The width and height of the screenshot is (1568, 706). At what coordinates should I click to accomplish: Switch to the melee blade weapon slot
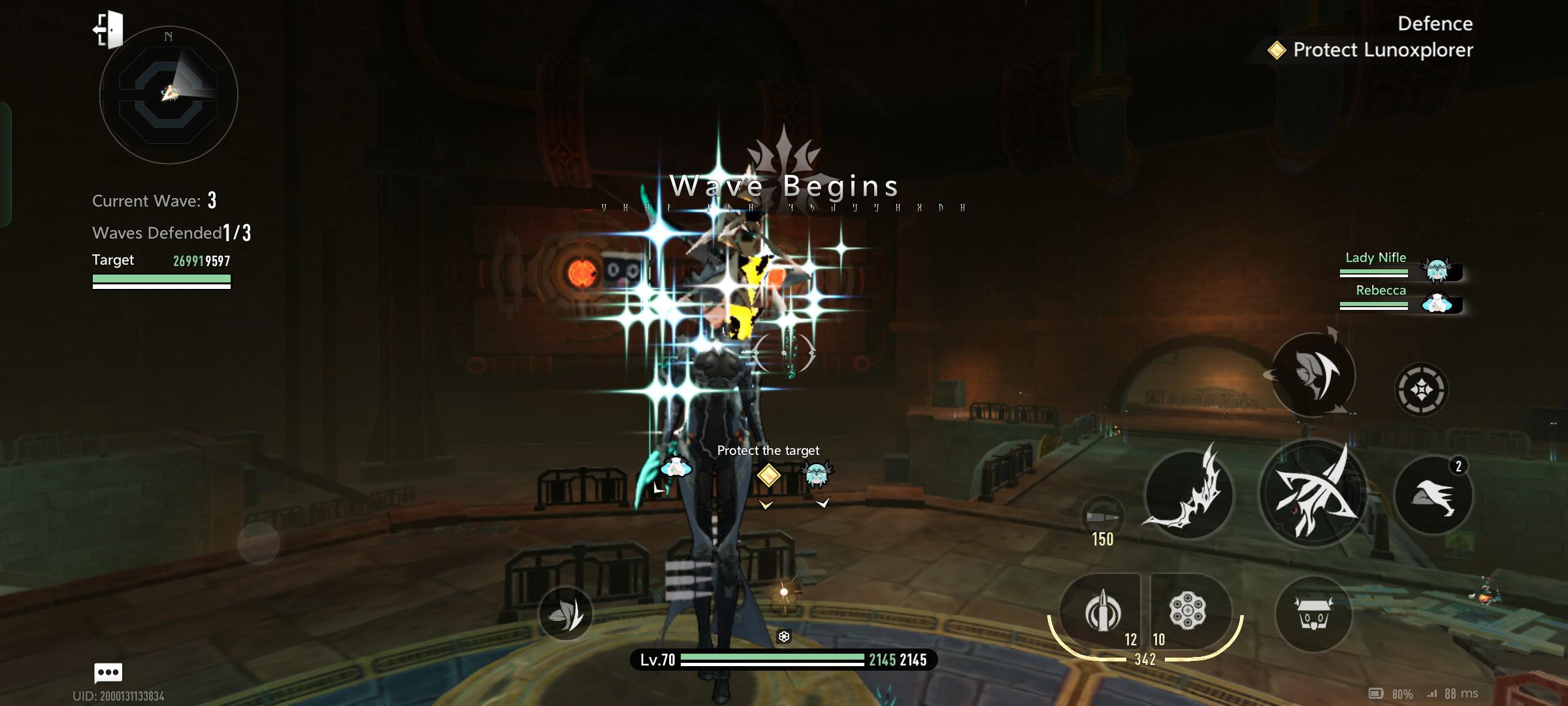[1102, 613]
